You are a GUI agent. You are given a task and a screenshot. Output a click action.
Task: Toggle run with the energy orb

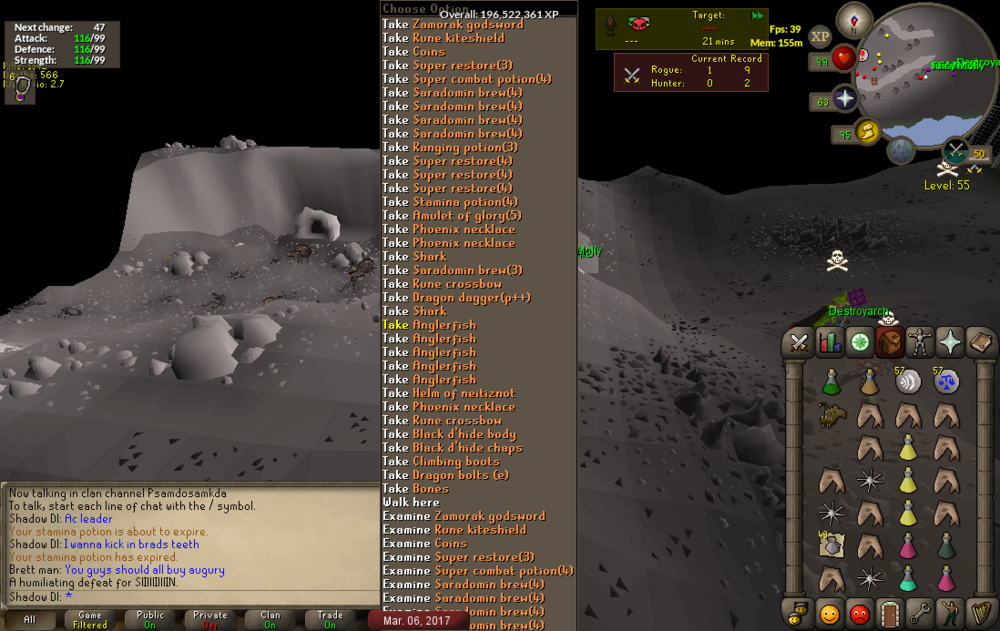[x=866, y=132]
